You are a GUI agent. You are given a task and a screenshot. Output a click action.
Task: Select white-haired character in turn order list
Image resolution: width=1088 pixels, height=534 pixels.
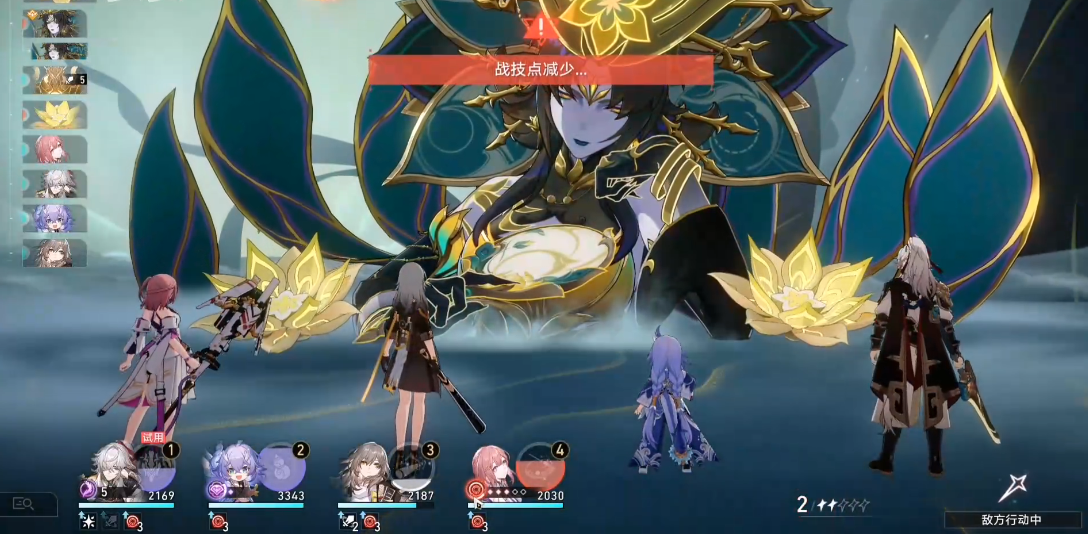(55, 184)
